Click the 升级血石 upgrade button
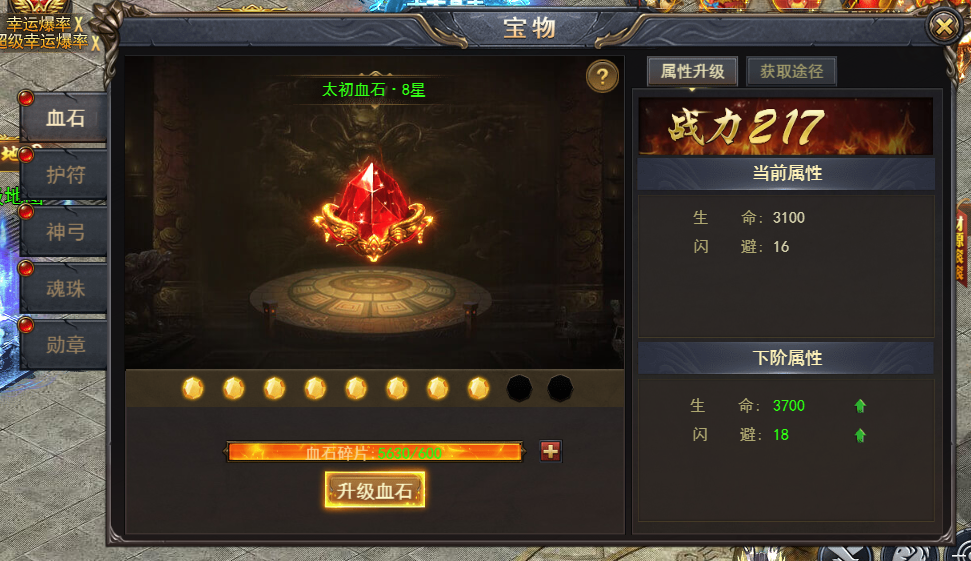Viewport: 971px width, 561px height. [x=375, y=490]
